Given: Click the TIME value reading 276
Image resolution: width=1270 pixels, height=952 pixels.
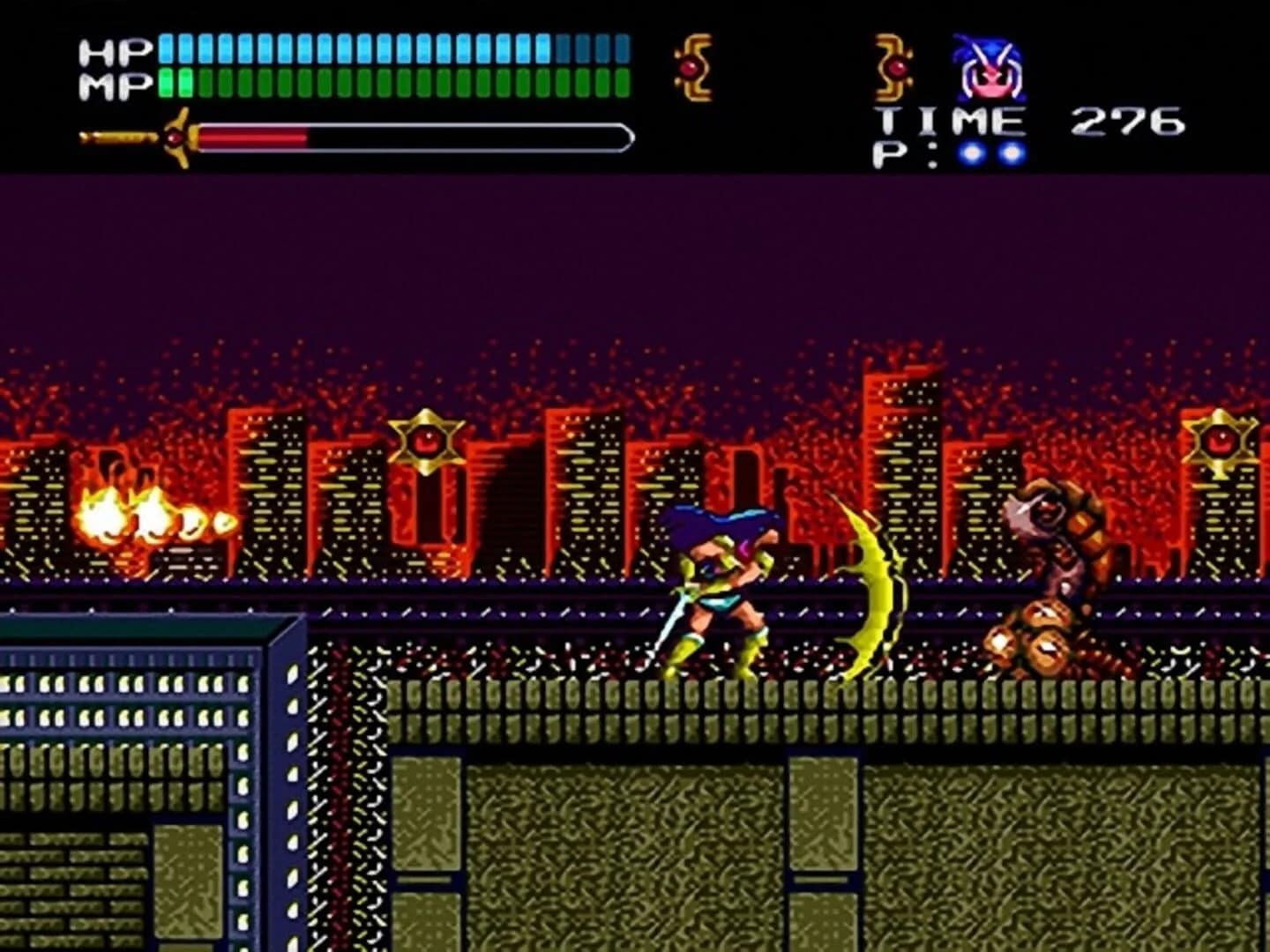Looking at the screenshot, I should (x=1126, y=122).
